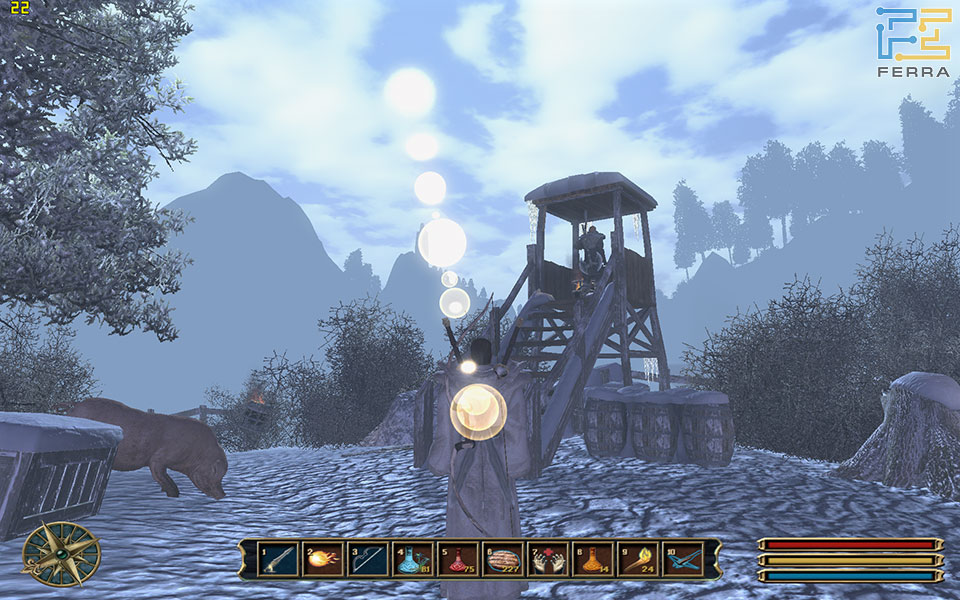Activate the fireball spell
The image size is (960, 600).
click(x=321, y=558)
